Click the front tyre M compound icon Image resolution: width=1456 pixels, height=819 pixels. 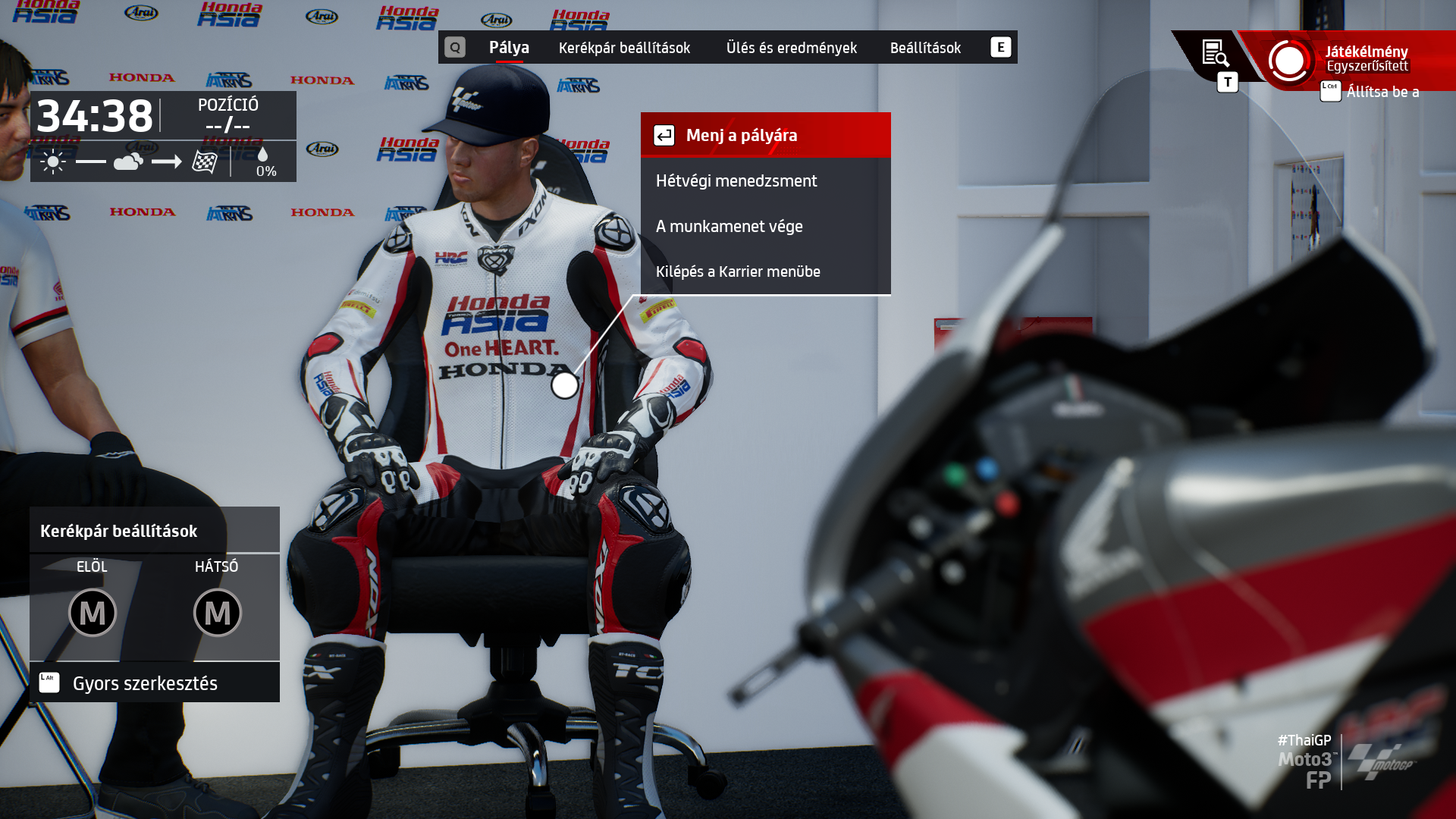(93, 613)
